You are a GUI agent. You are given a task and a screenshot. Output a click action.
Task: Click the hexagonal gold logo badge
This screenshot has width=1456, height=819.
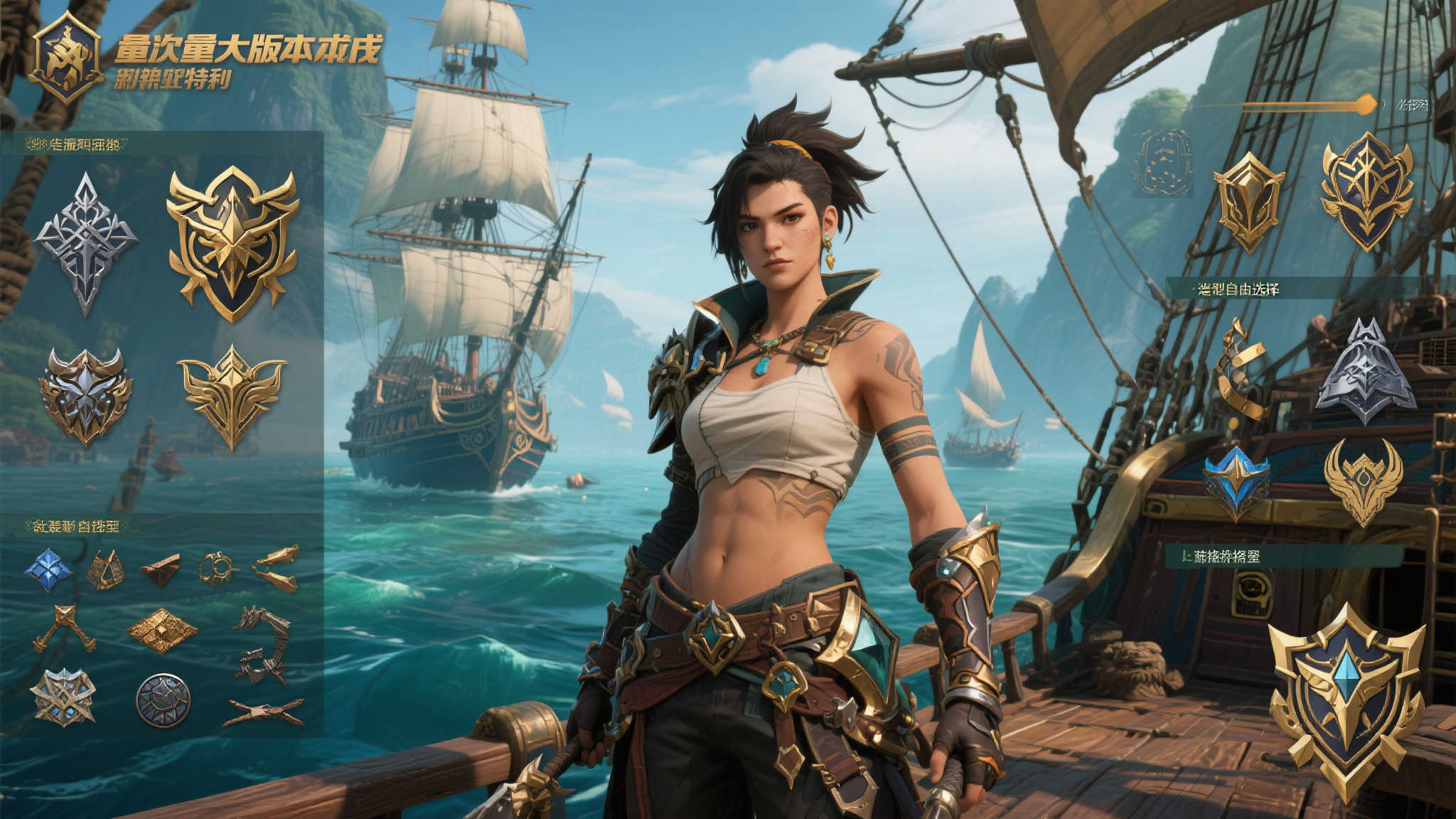click(x=65, y=56)
